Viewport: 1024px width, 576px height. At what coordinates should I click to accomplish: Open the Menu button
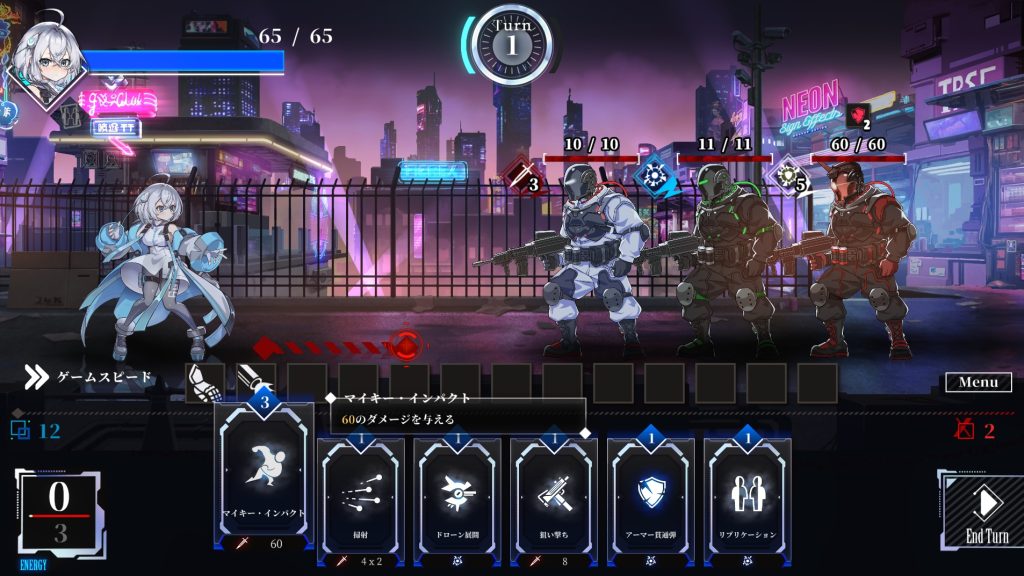point(978,382)
